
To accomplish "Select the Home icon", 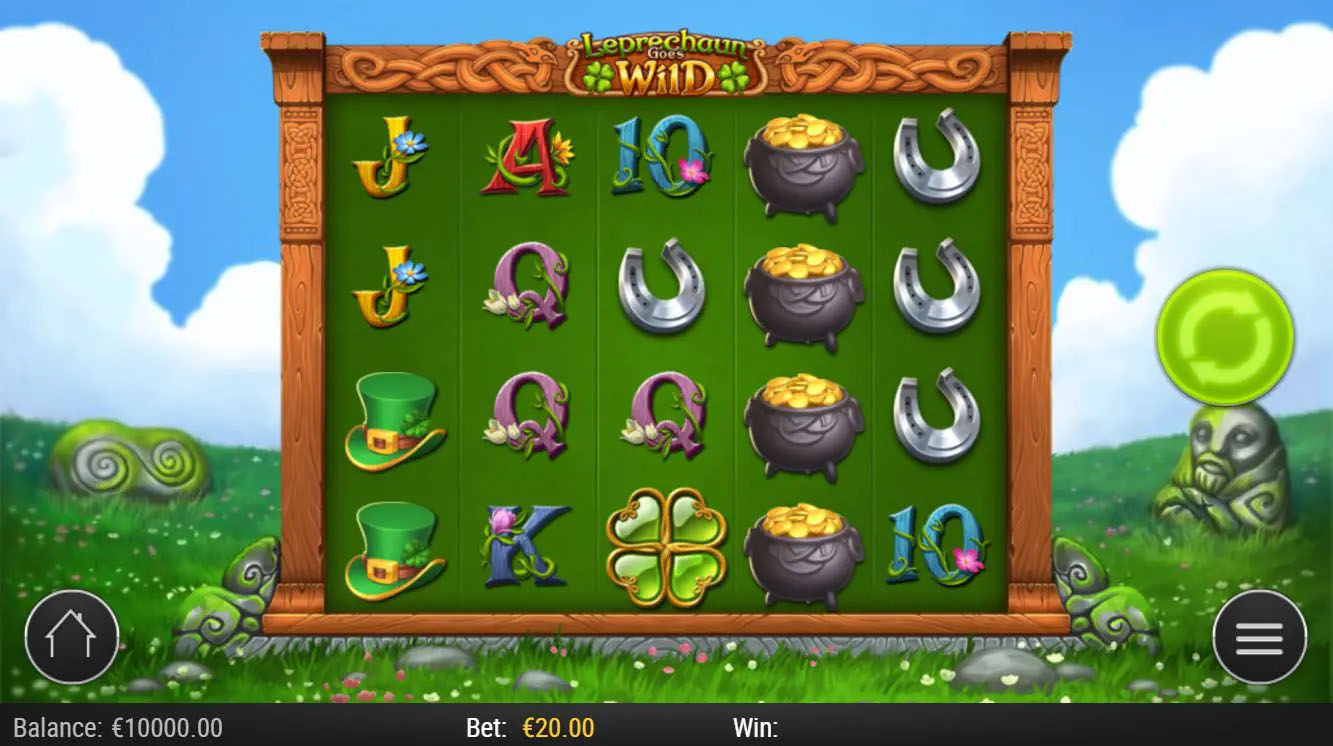I will (72, 635).
